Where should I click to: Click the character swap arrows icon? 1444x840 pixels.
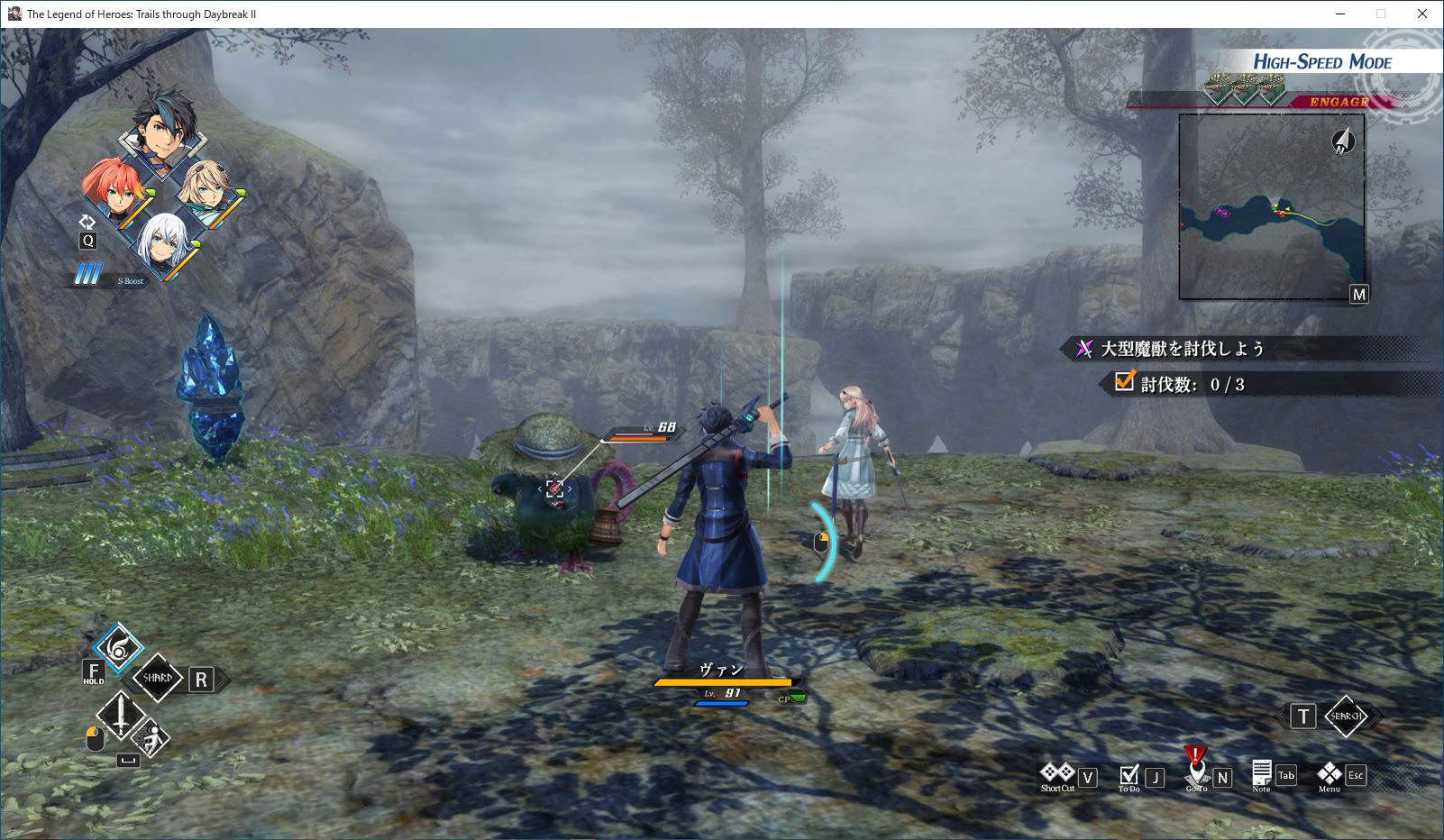tap(87, 222)
